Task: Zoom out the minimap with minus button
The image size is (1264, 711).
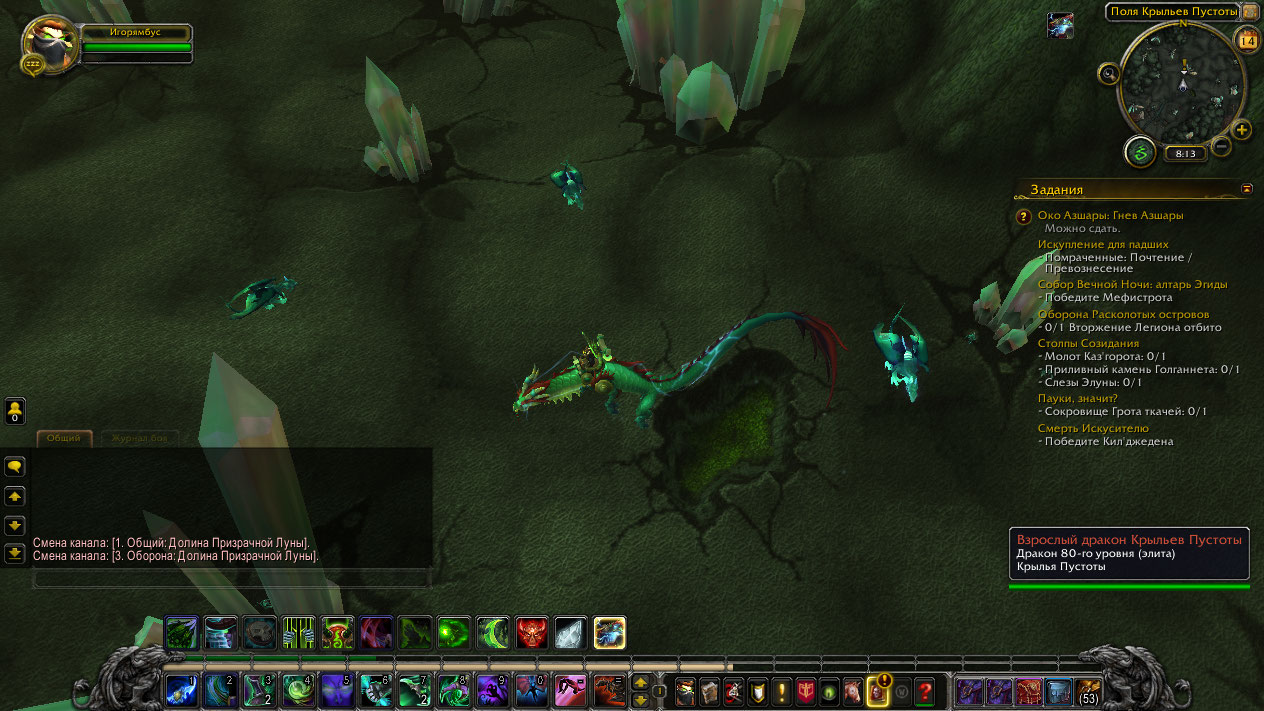Action: [x=1221, y=147]
